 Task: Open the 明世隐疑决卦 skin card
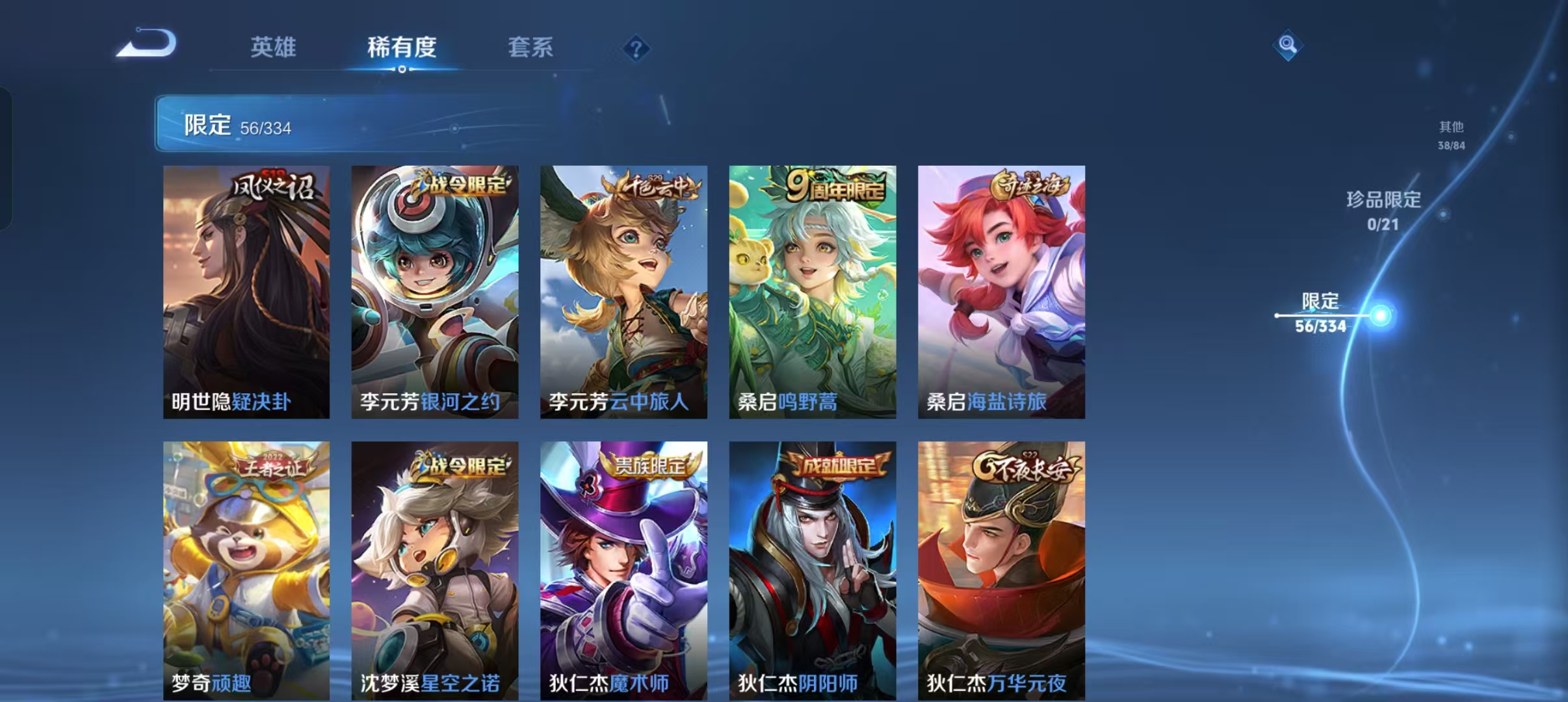(247, 292)
